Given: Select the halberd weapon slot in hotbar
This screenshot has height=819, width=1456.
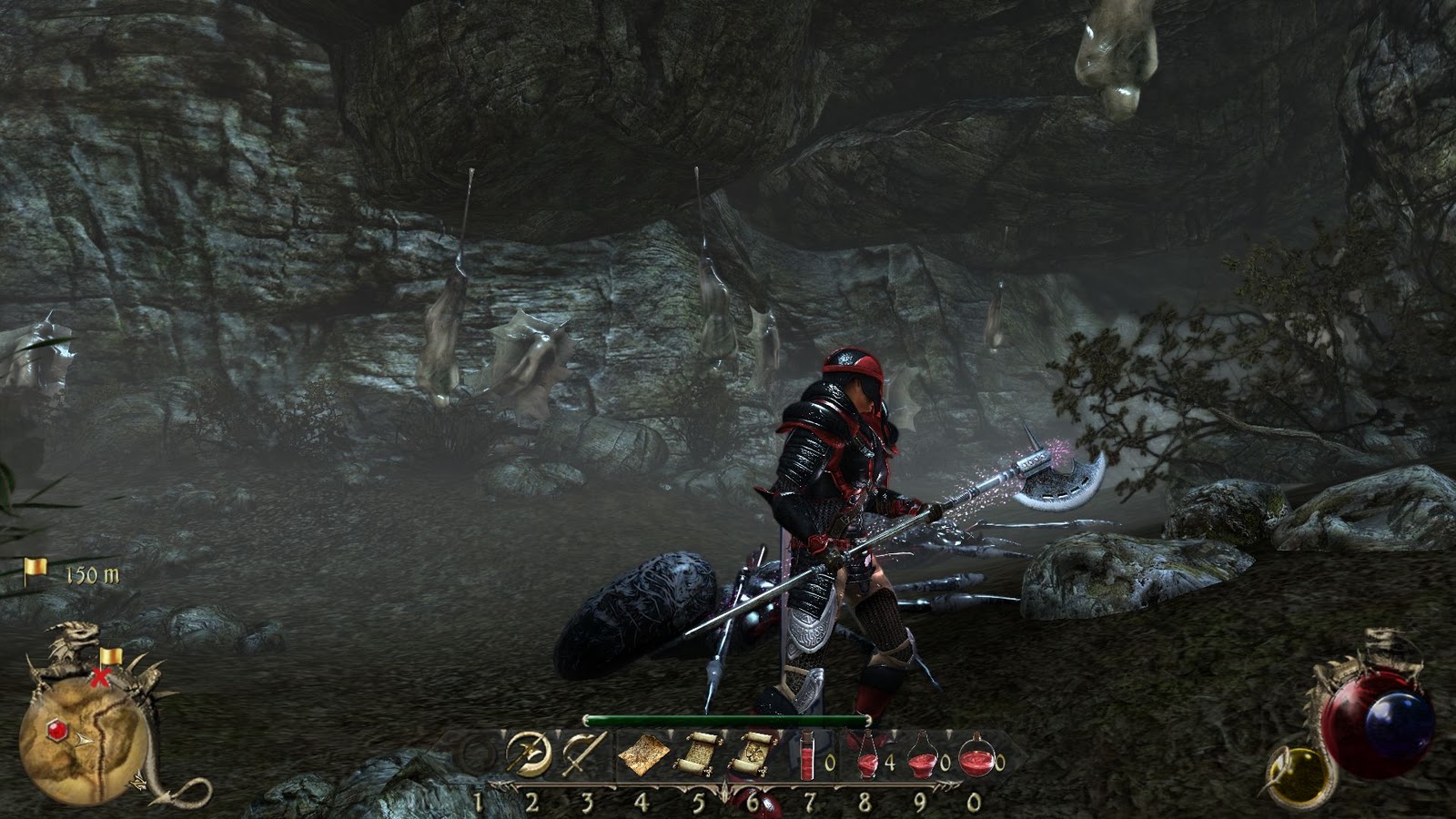Looking at the screenshot, I should click(530, 753).
